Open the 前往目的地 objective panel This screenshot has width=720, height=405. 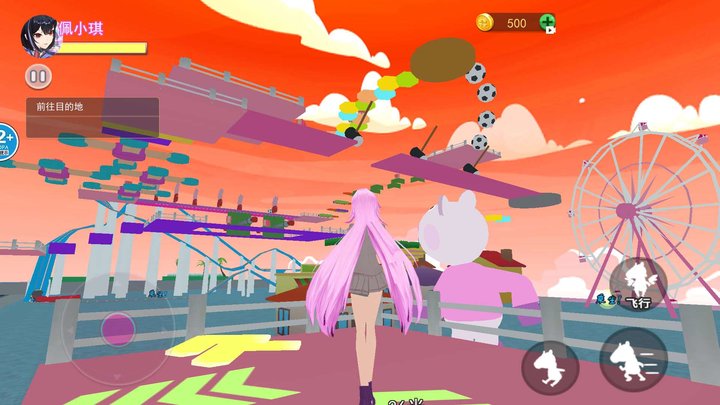click(92, 117)
